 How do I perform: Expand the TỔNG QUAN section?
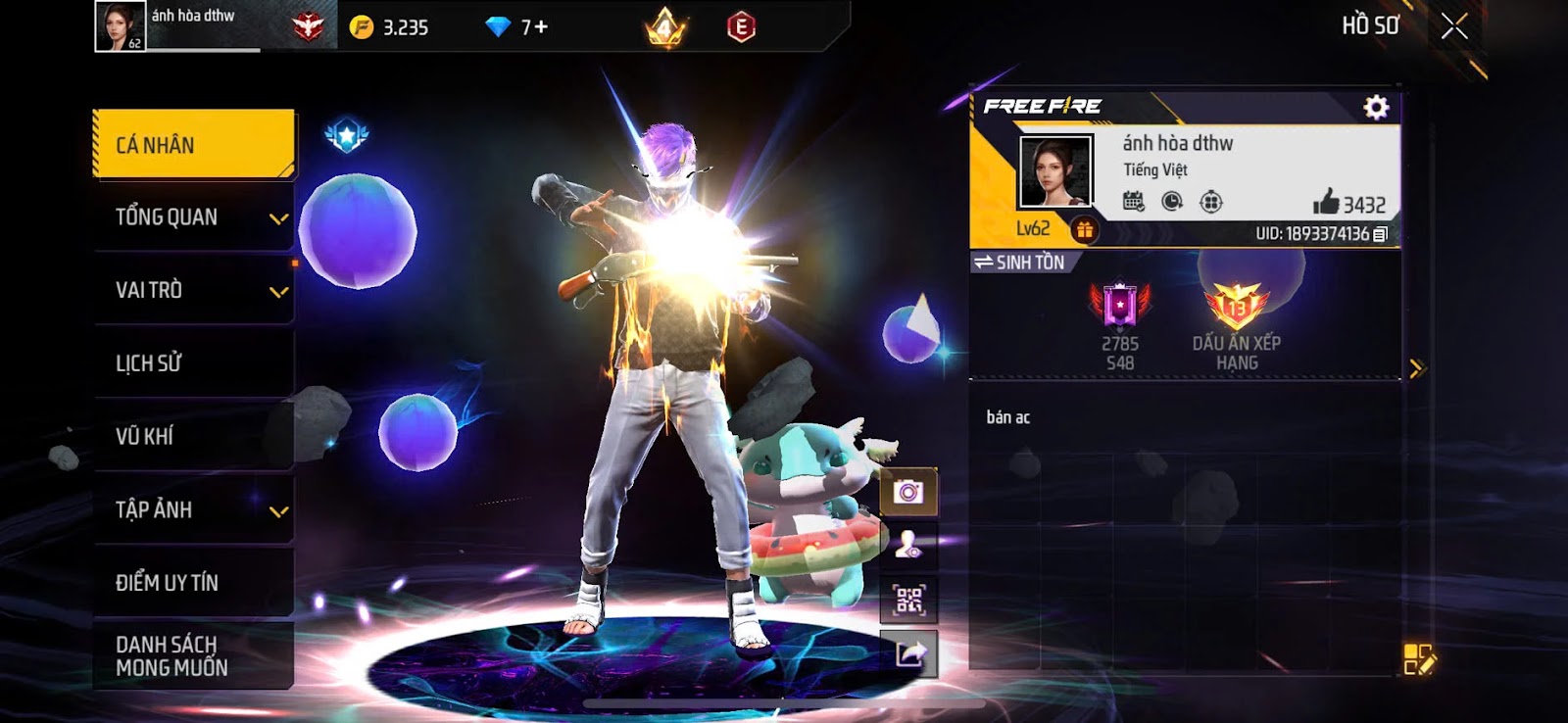pos(194,217)
